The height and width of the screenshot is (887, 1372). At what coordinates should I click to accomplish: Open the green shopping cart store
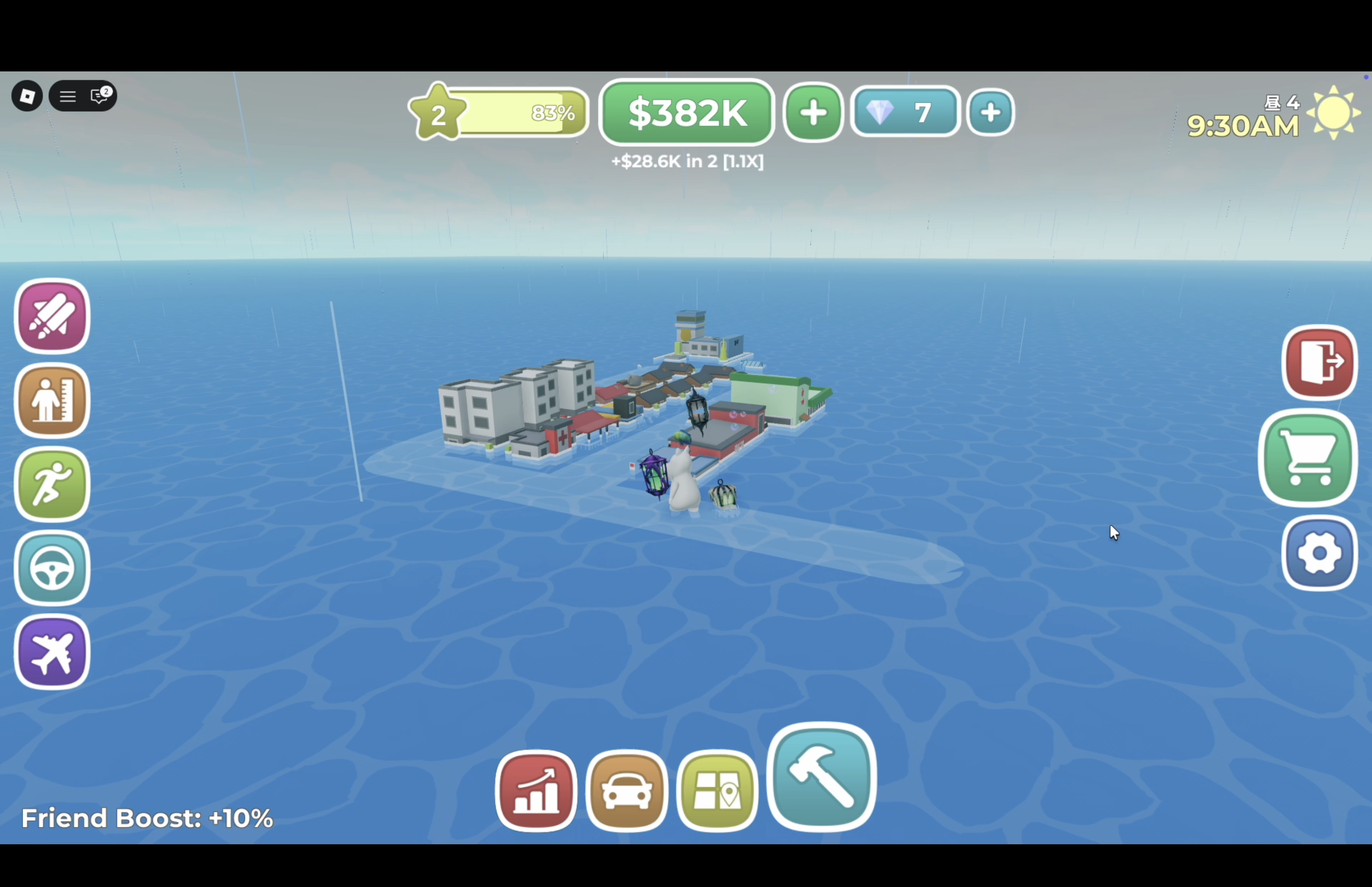[1308, 458]
